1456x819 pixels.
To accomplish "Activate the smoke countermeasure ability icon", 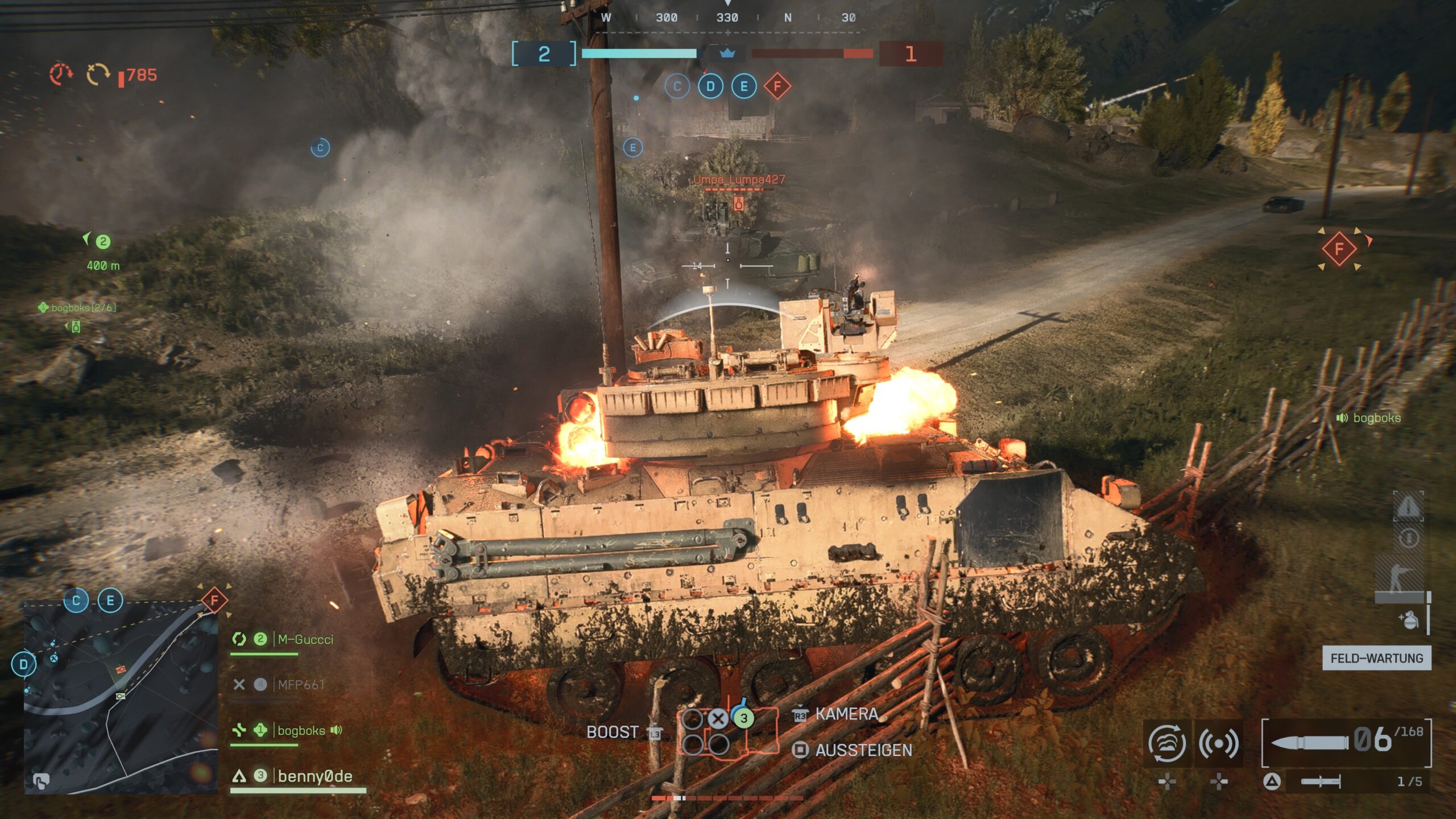I will pos(1167,743).
